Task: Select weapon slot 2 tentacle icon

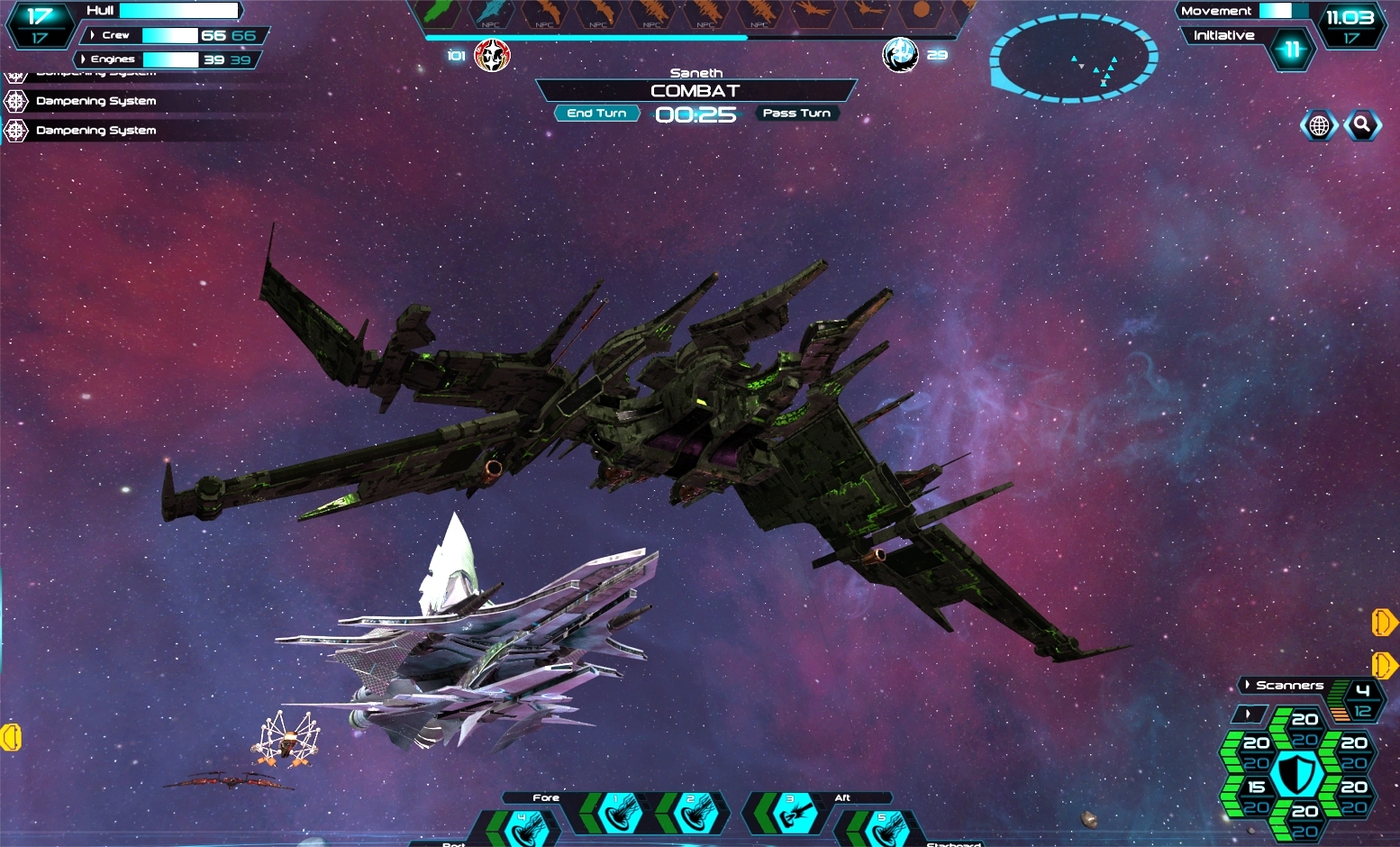Action: coord(692,814)
